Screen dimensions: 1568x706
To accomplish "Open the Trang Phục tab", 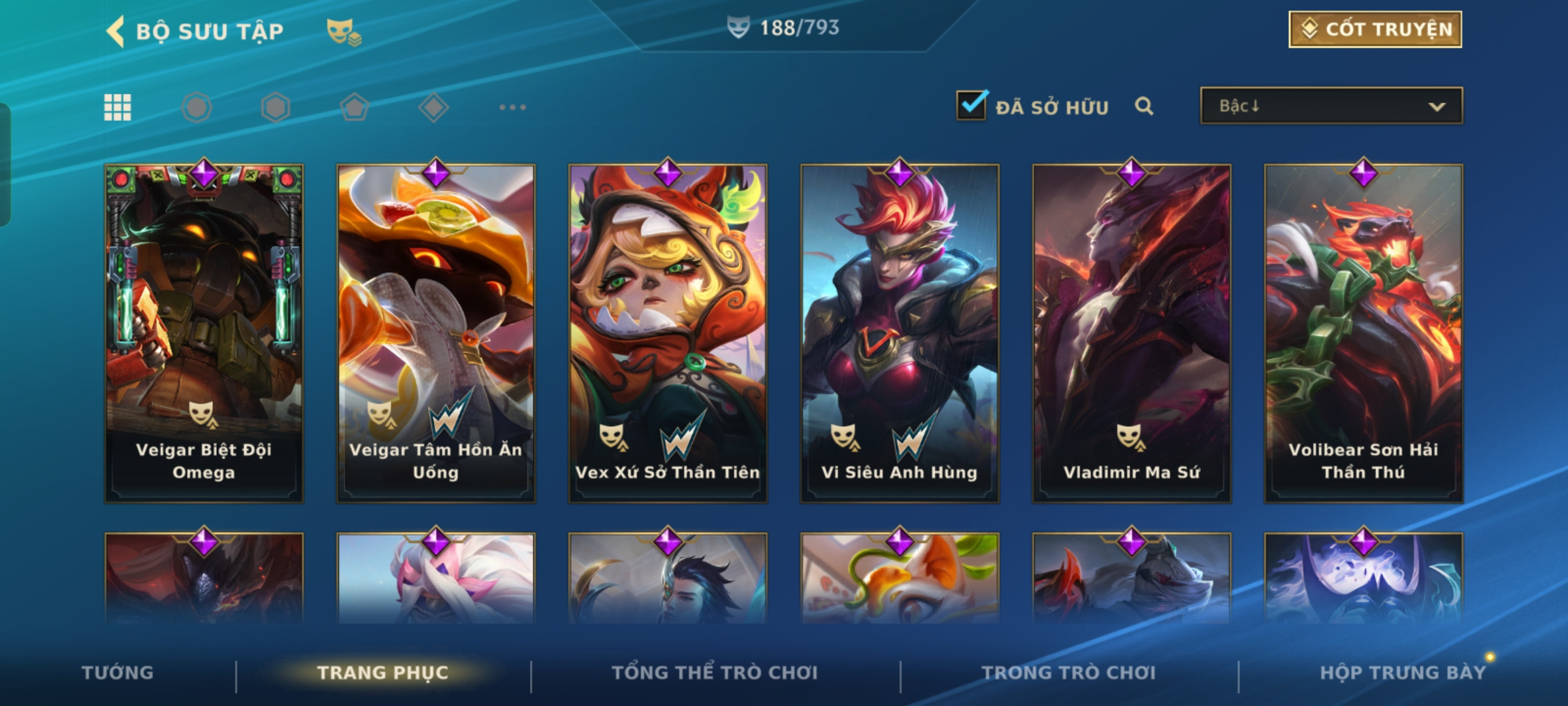I will (383, 673).
